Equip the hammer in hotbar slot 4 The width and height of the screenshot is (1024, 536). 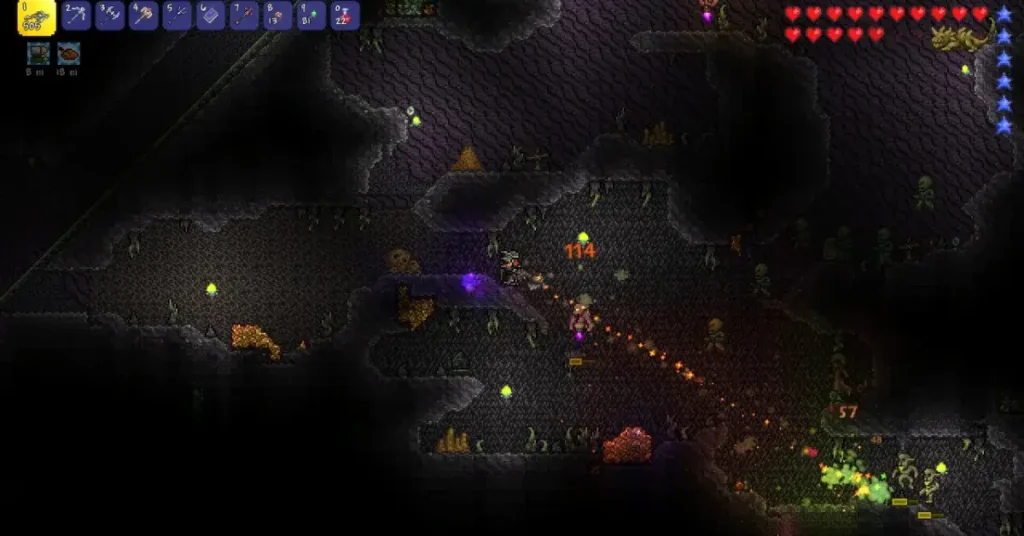(144, 15)
